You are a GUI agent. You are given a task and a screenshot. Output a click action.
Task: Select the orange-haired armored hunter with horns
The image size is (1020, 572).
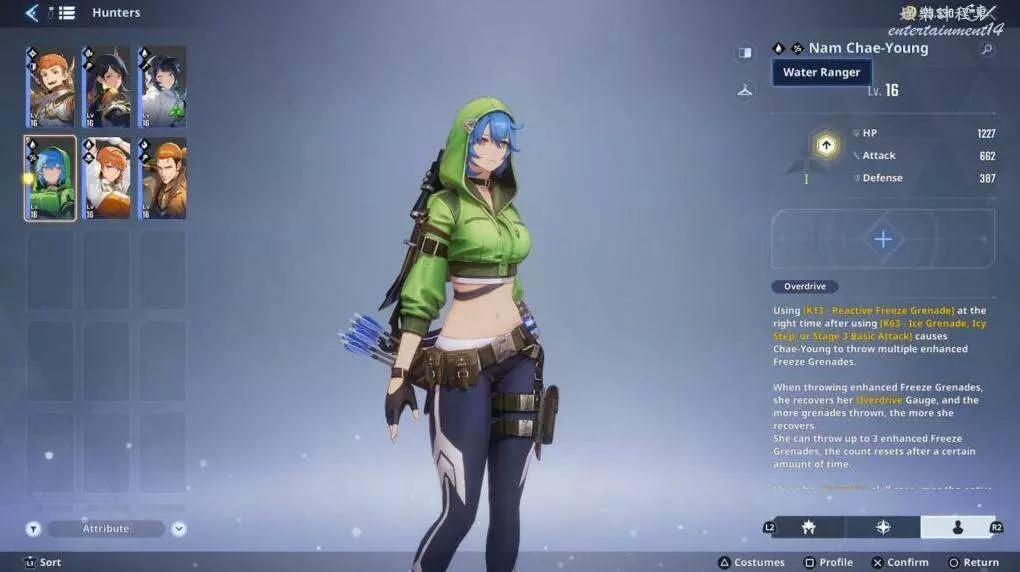(50, 87)
